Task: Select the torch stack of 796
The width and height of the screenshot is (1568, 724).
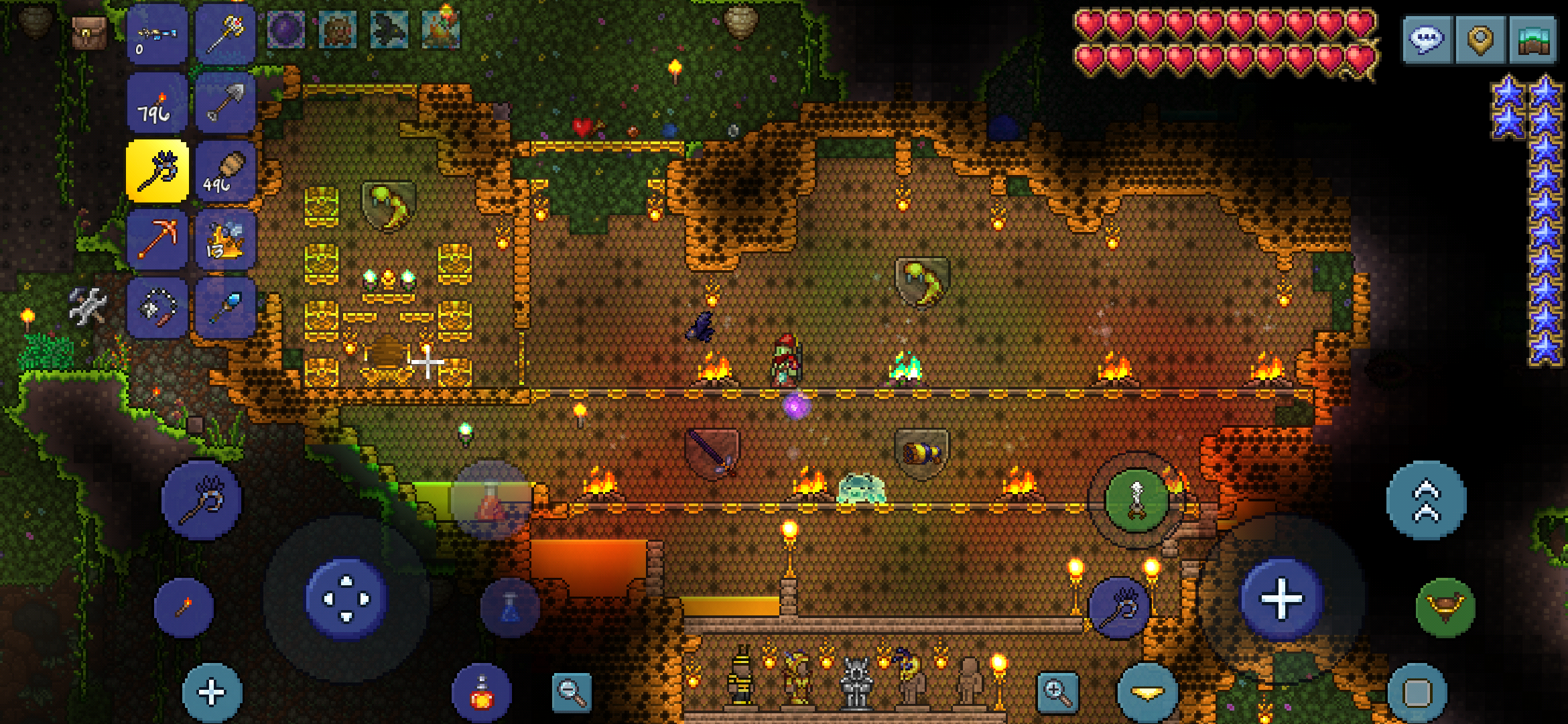Action: (157, 103)
